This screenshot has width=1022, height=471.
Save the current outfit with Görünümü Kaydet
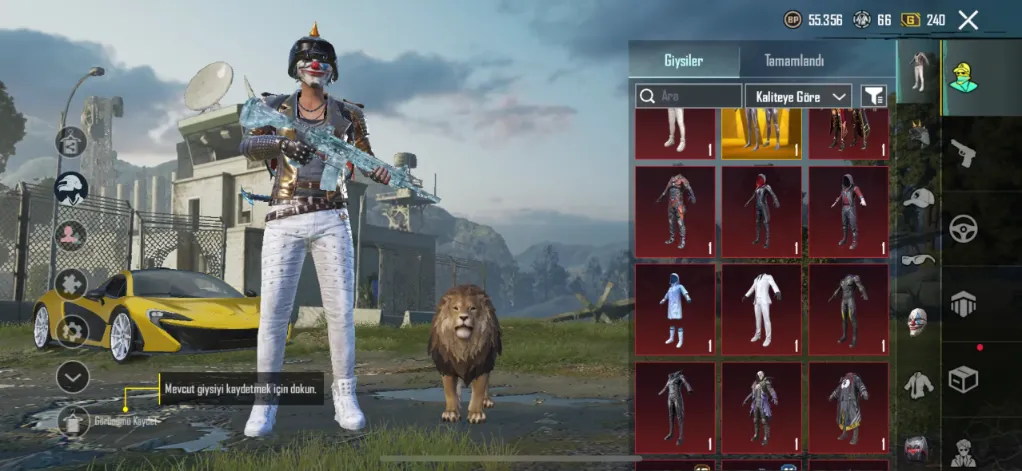pos(73,421)
